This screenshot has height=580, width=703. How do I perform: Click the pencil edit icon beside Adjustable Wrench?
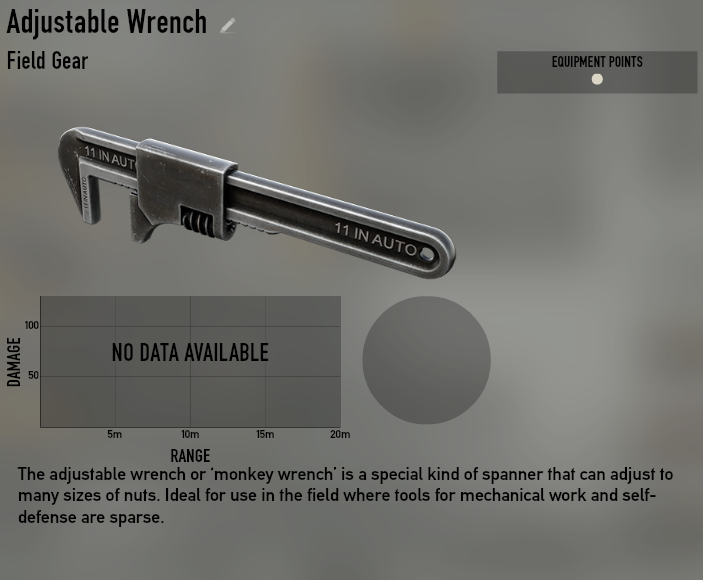click(x=228, y=26)
